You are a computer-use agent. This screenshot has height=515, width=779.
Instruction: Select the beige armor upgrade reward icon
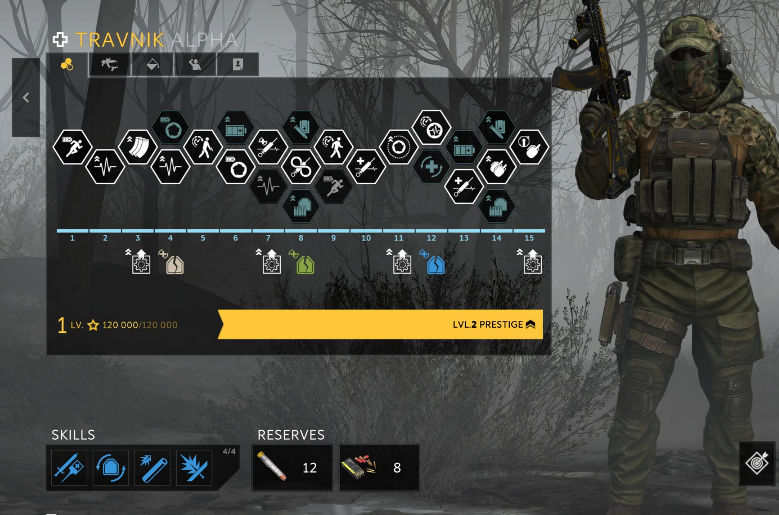click(x=174, y=263)
